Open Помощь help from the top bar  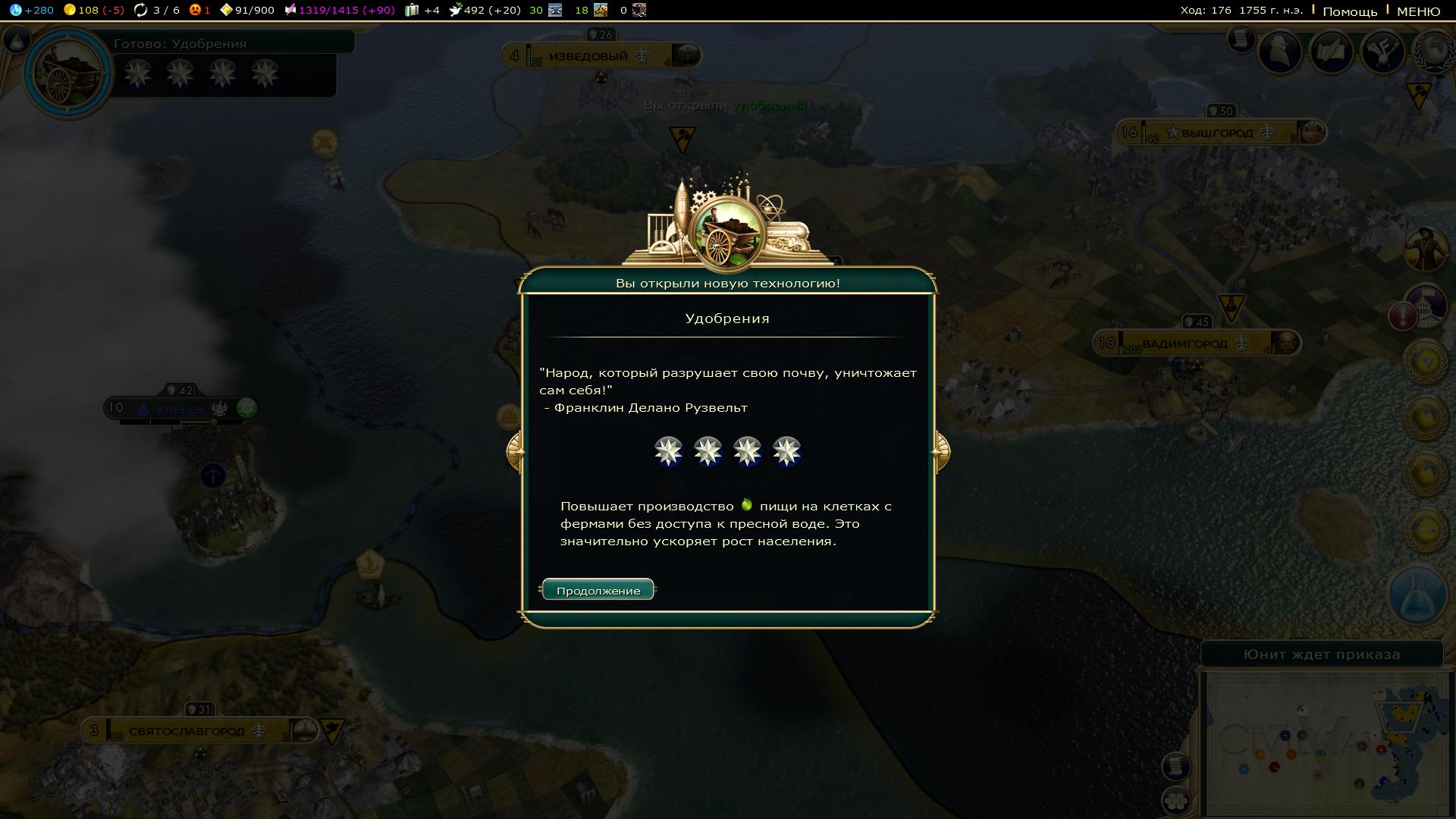point(1349,11)
